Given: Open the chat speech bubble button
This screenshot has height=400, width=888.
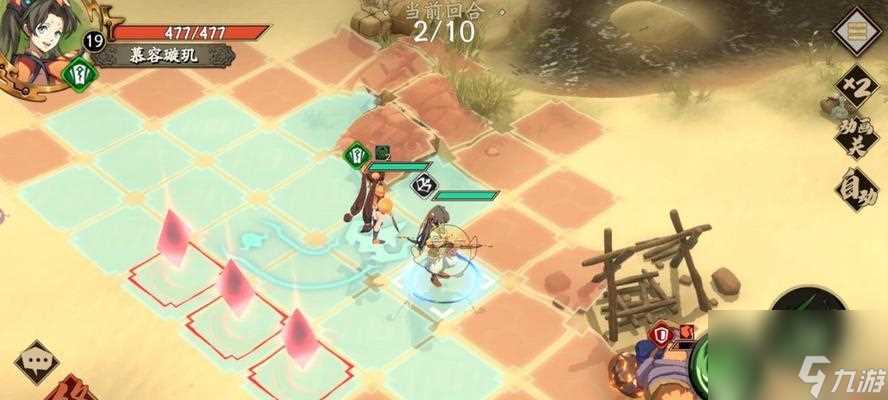Looking at the screenshot, I should coord(37,360).
